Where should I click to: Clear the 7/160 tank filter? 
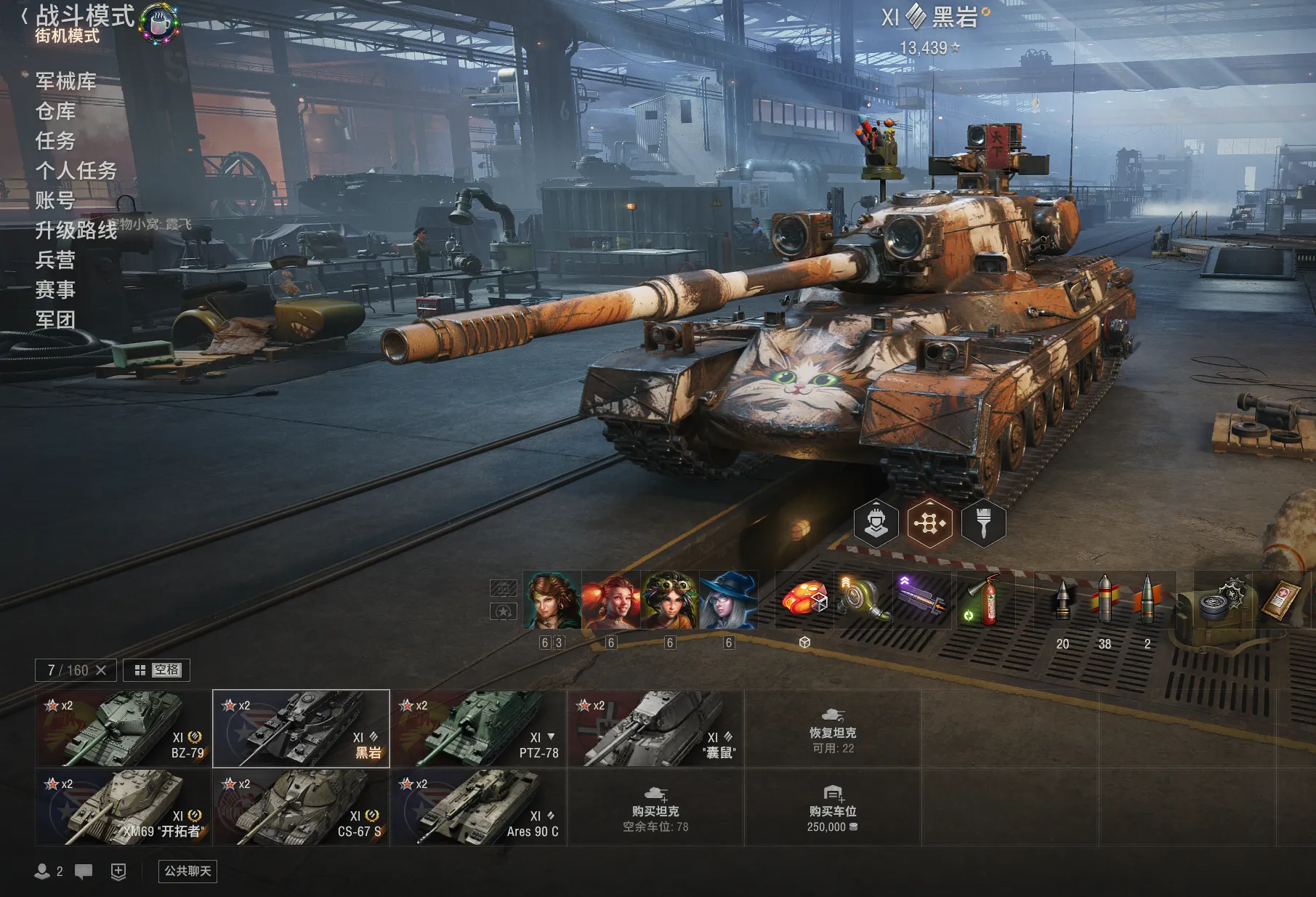pos(101,670)
